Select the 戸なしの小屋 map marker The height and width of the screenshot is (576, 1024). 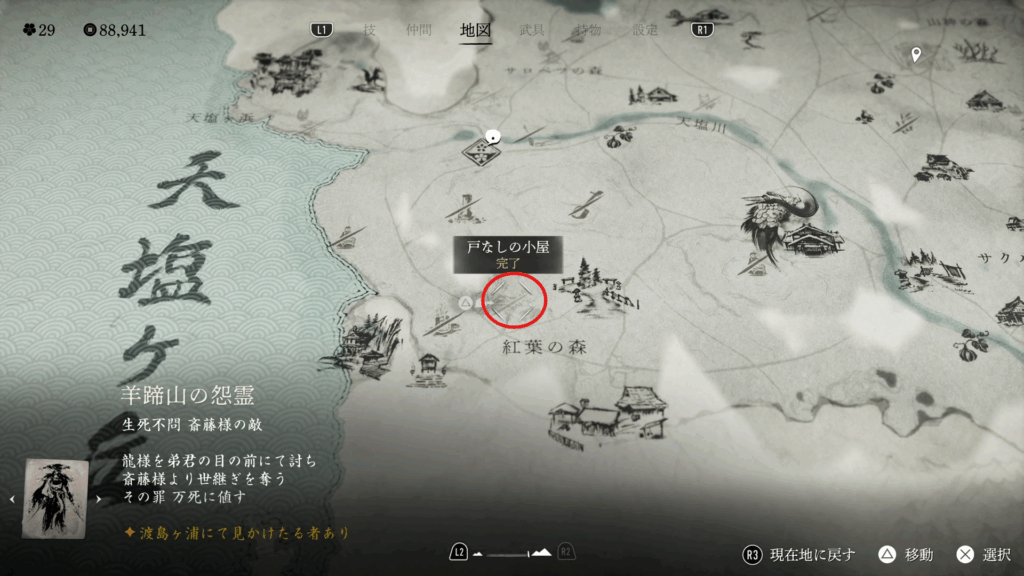point(514,298)
